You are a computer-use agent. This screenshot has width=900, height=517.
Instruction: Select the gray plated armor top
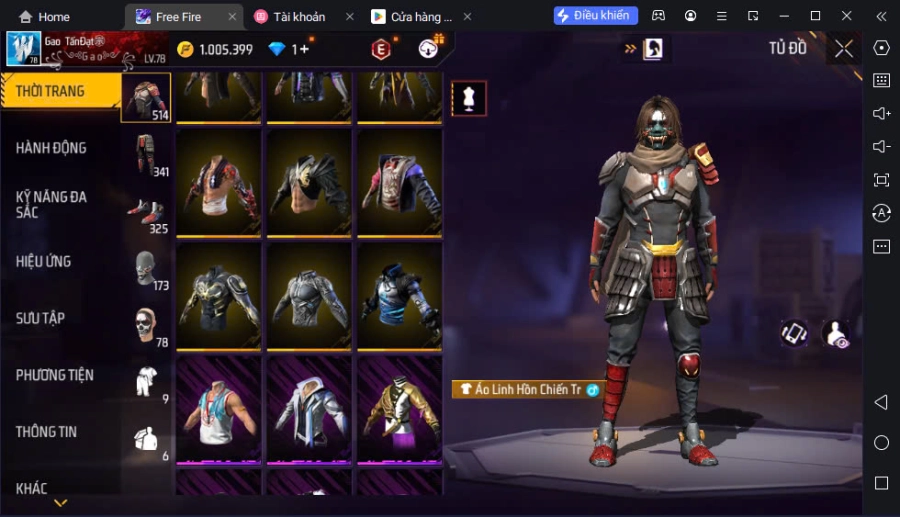click(308, 297)
